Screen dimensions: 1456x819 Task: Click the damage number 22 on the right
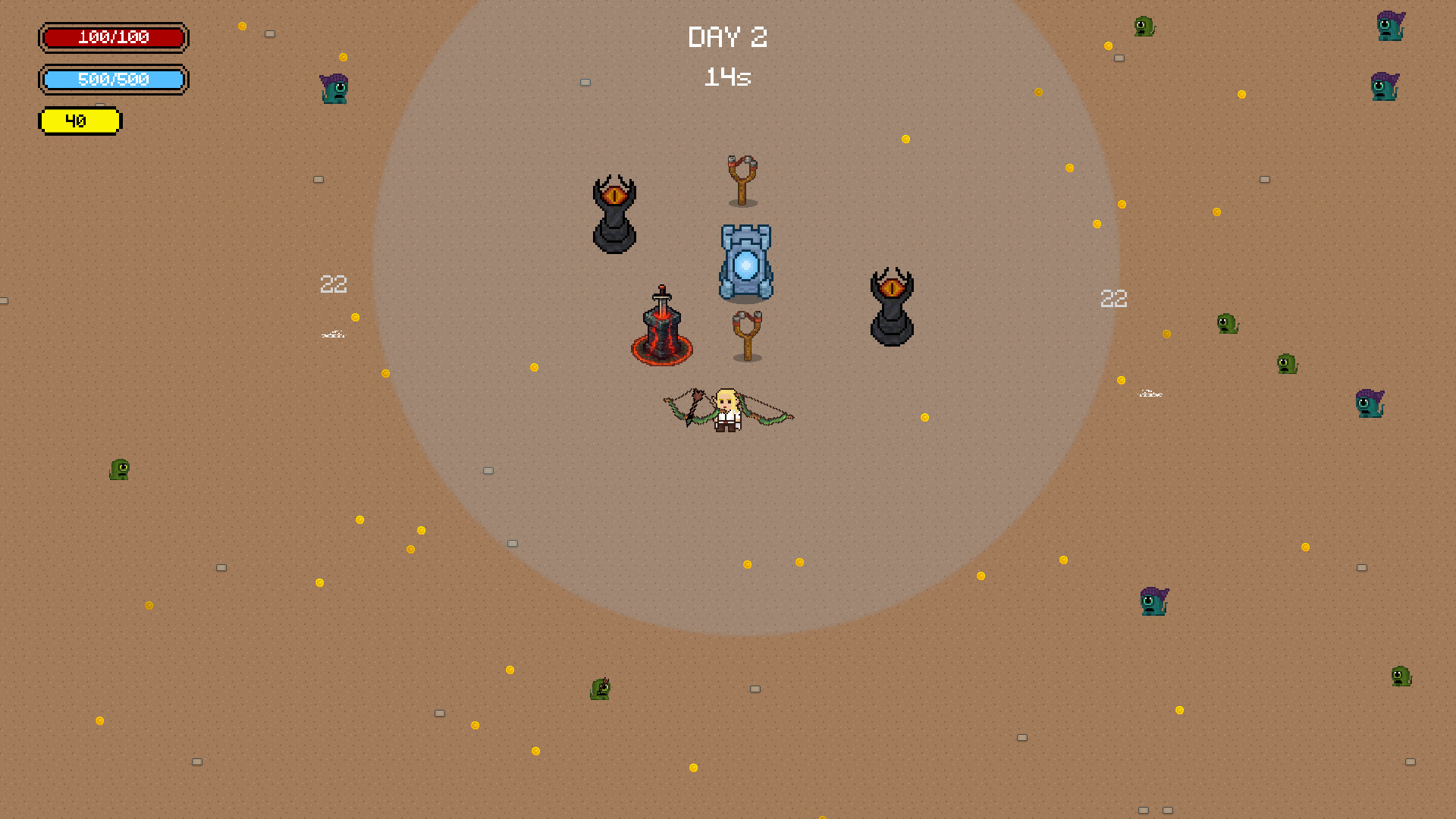(1113, 299)
